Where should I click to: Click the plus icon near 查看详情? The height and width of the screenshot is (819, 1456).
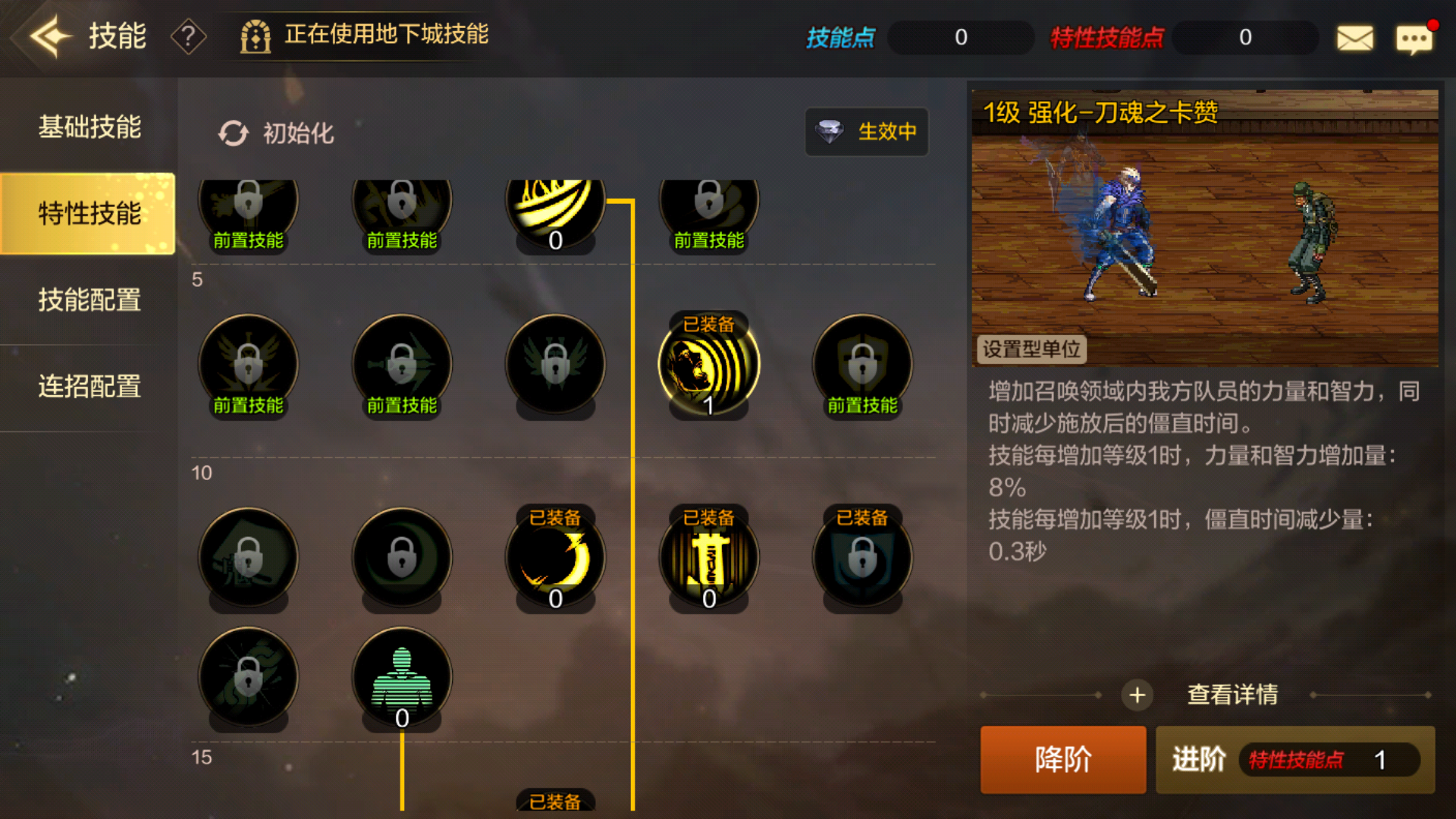coord(1136,695)
